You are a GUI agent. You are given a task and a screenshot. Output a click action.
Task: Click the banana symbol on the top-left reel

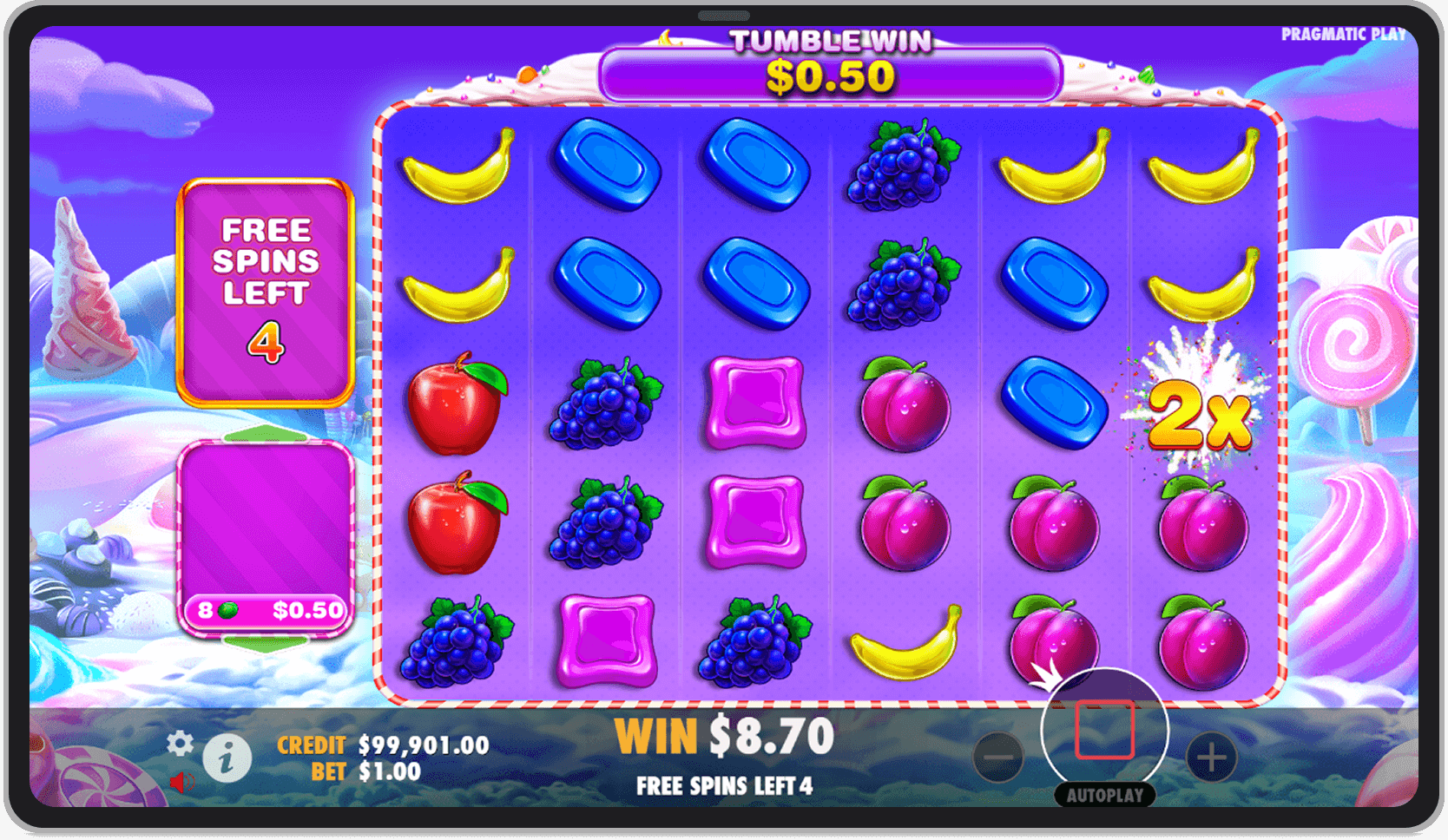point(457,169)
